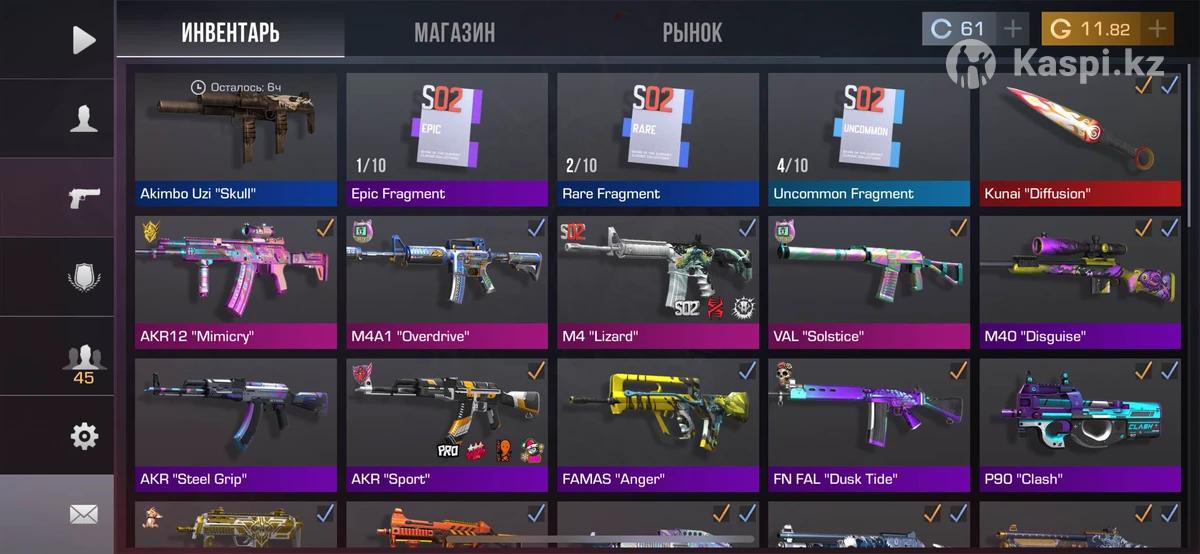Screen dimensions: 1200x554
Task: Start playing with the play arrow button
Action: pyautogui.click(x=84, y=39)
